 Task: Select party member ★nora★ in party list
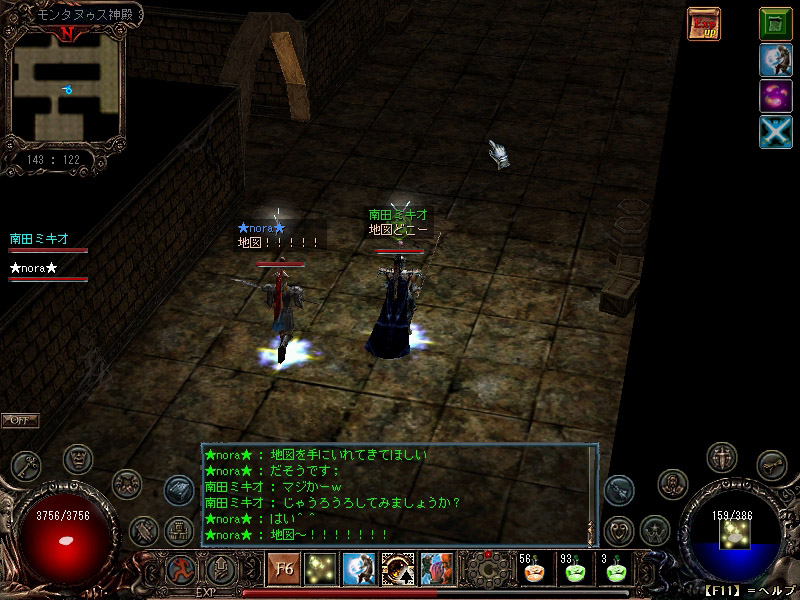coord(34,268)
